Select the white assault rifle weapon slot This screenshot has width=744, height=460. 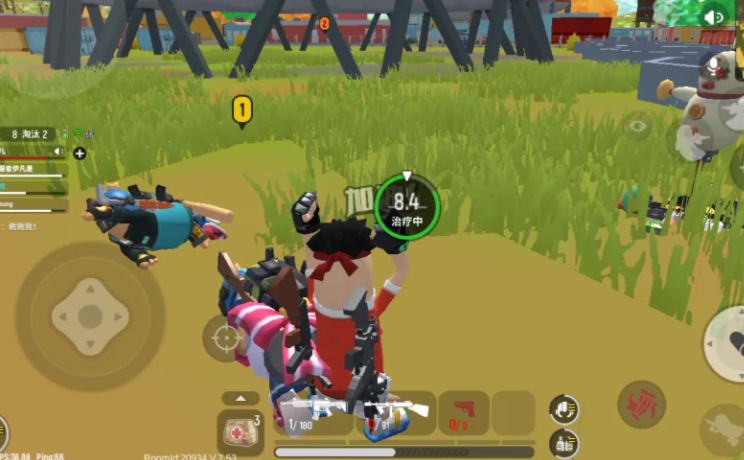(x=312, y=411)
